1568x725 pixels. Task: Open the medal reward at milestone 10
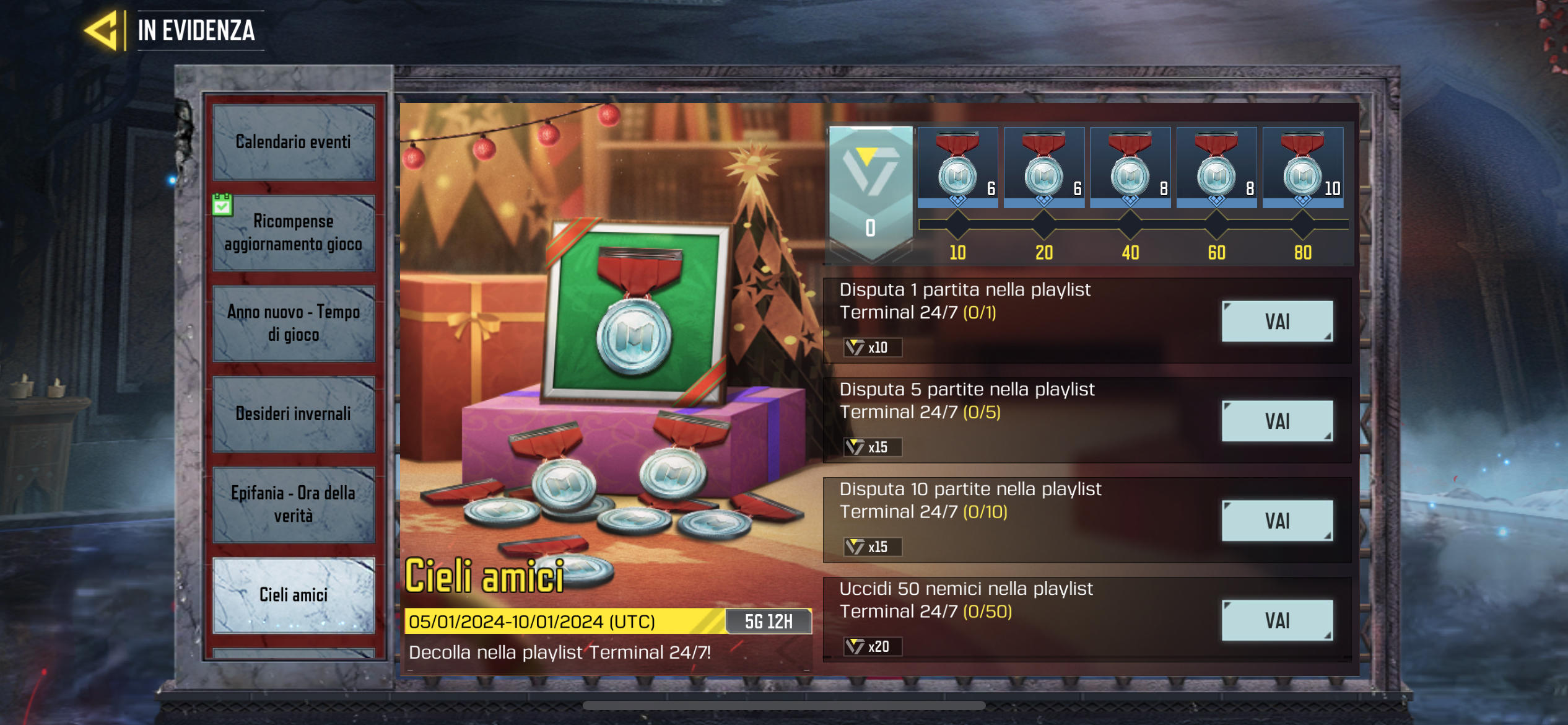pos(957,167)
